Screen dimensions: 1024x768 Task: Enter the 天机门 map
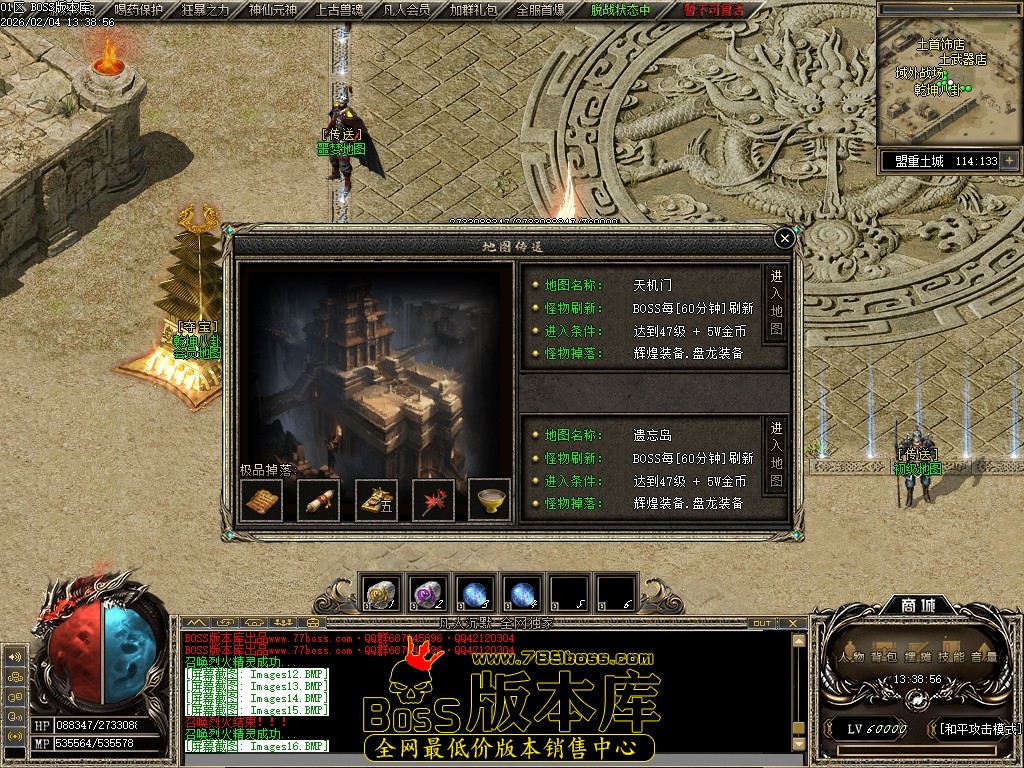[776, 303]
